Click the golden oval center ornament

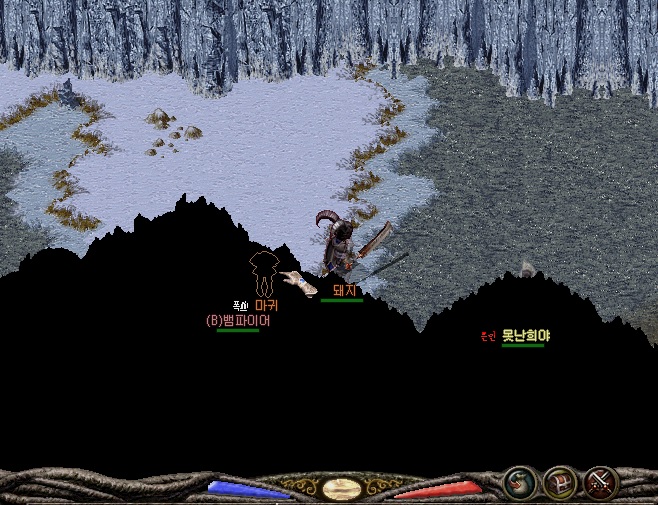[342, 489]
